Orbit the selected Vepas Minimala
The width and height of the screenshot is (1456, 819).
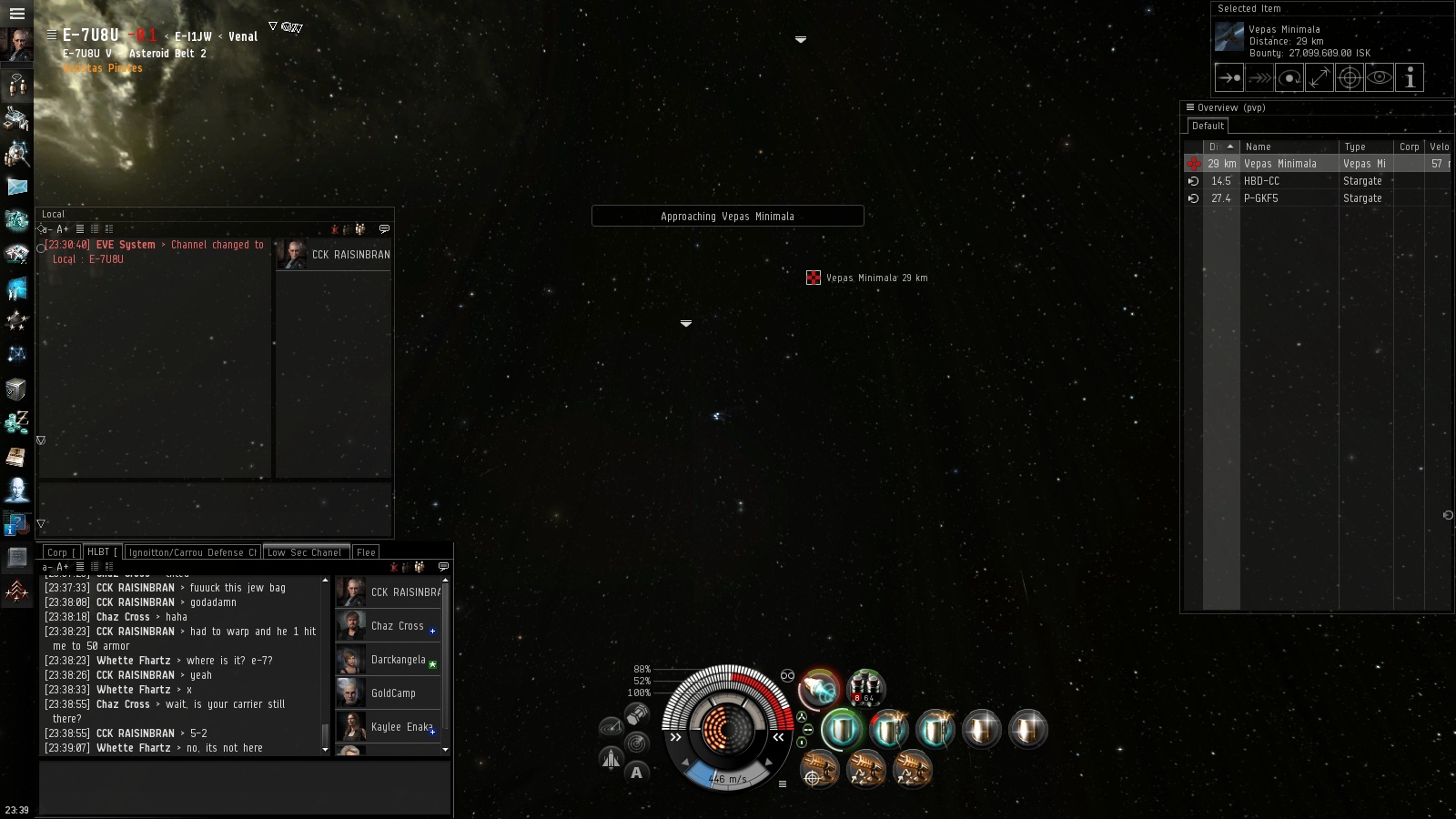[x=1289, y=78]
